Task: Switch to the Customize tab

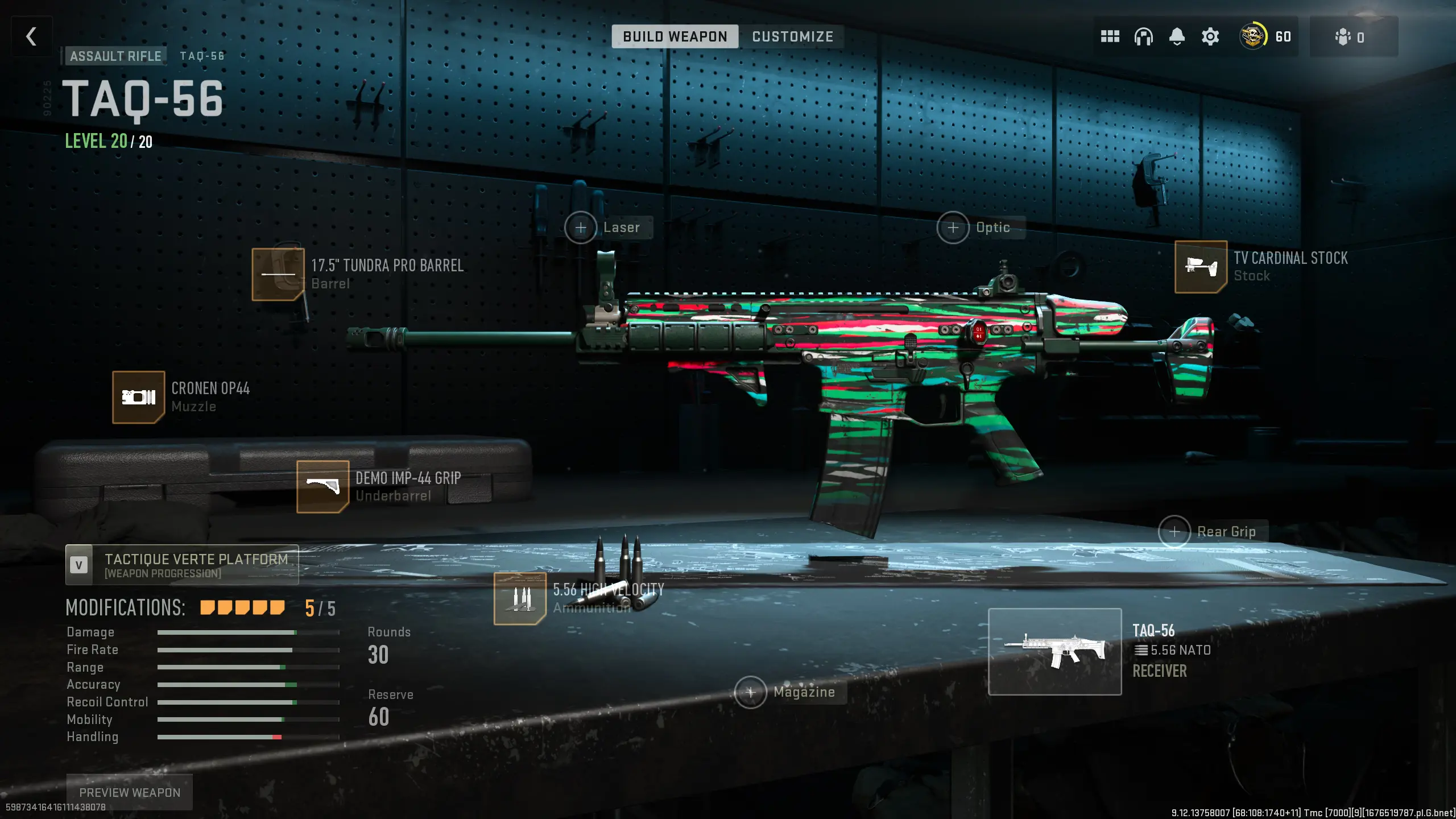Action: point(792,36)
